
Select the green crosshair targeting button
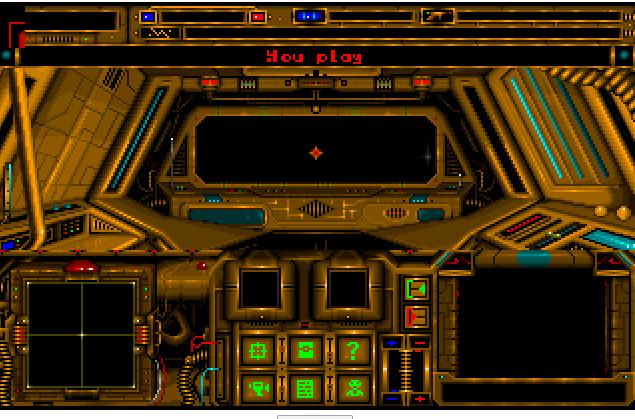258,351
